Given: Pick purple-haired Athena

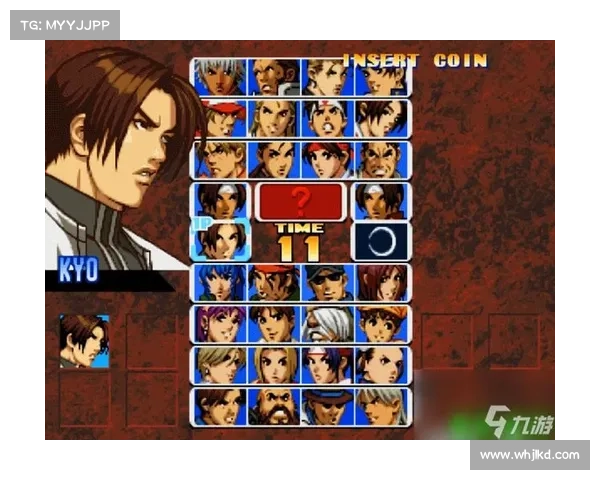Looking at the screenshot, I should 220,323.
